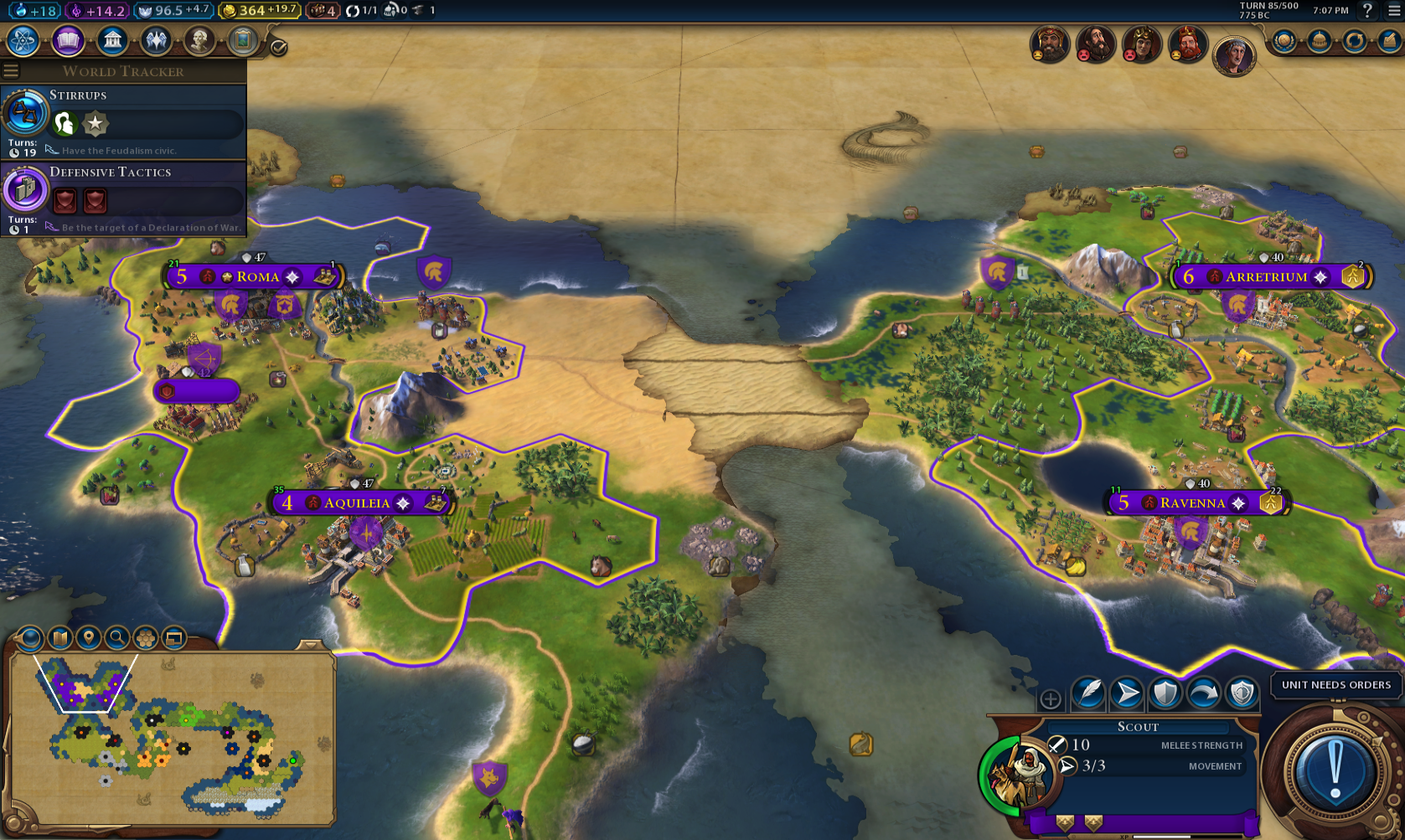
Task: Open the Religion panel winged icon
Action: coord(156,40)
